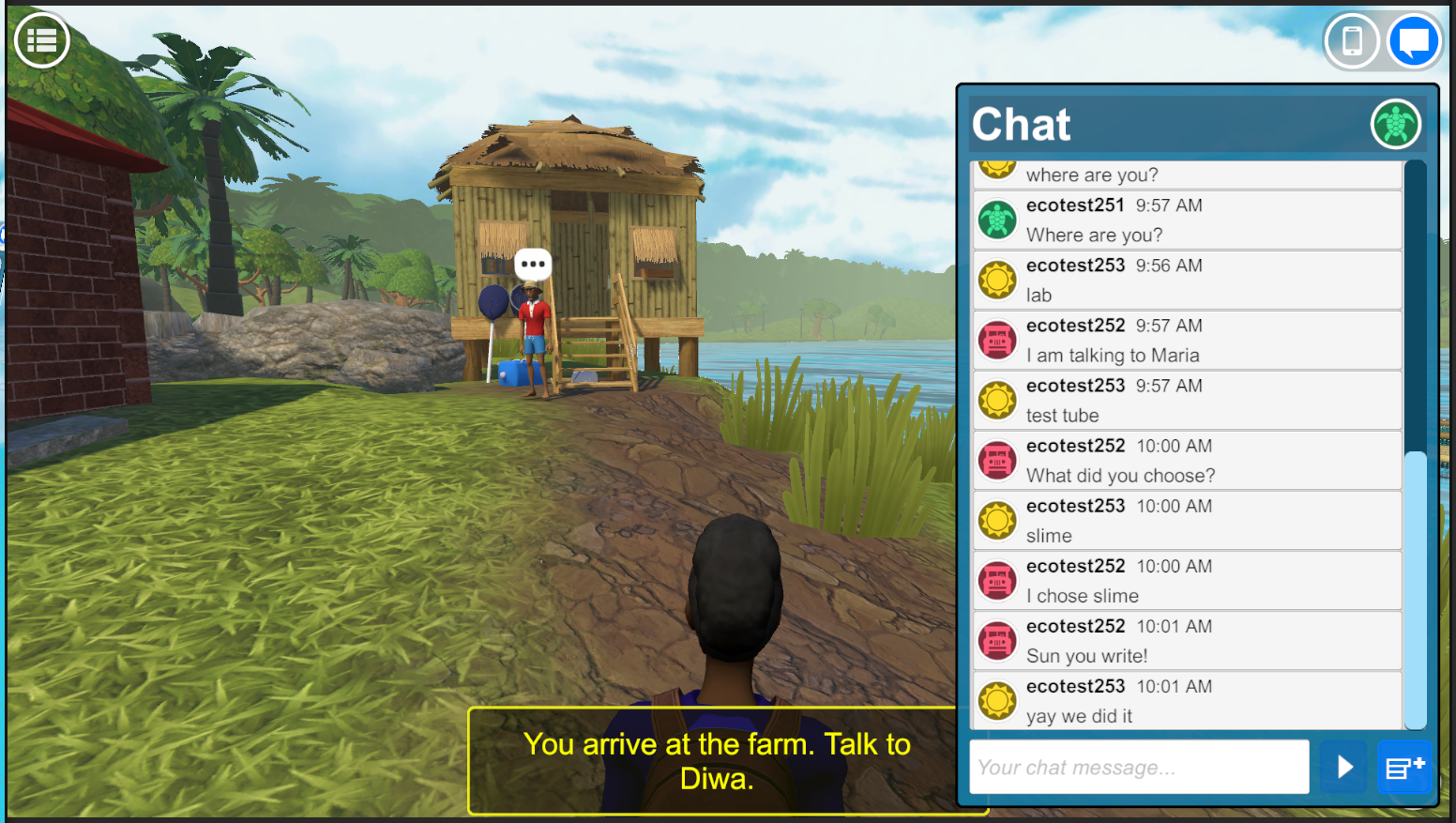The width and height of the screenshot is (1456, 823).
Task: Open the main menu list icon top-left
Action: (41, 39)
